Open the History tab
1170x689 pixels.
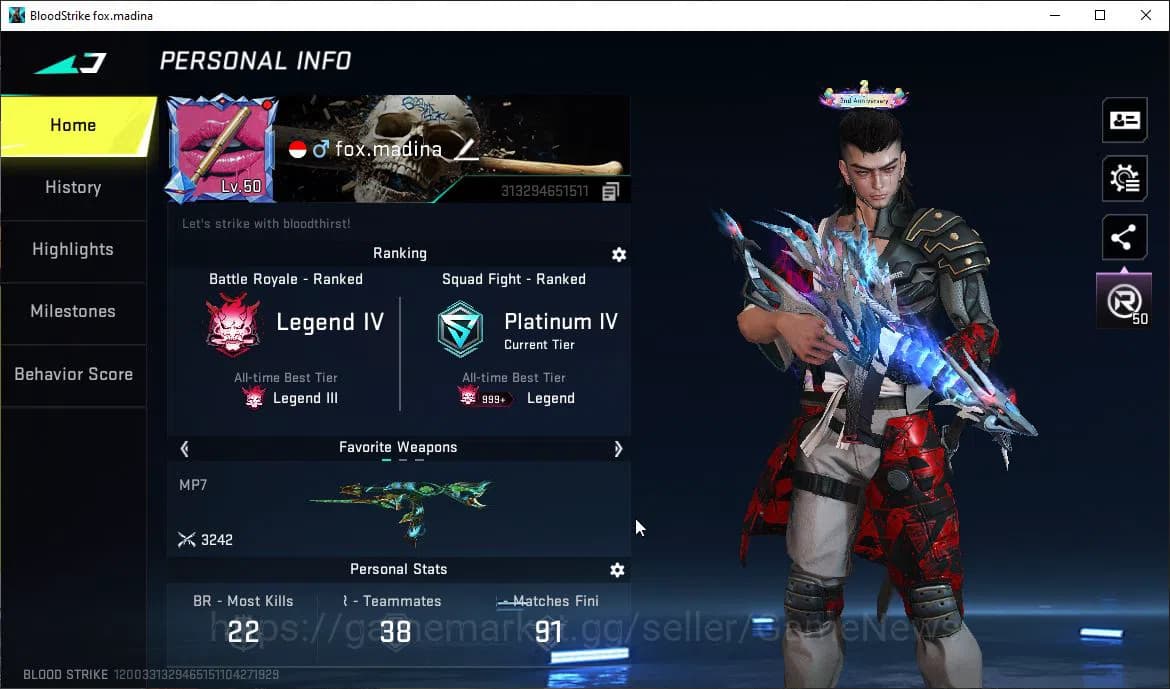click(73, 187)
